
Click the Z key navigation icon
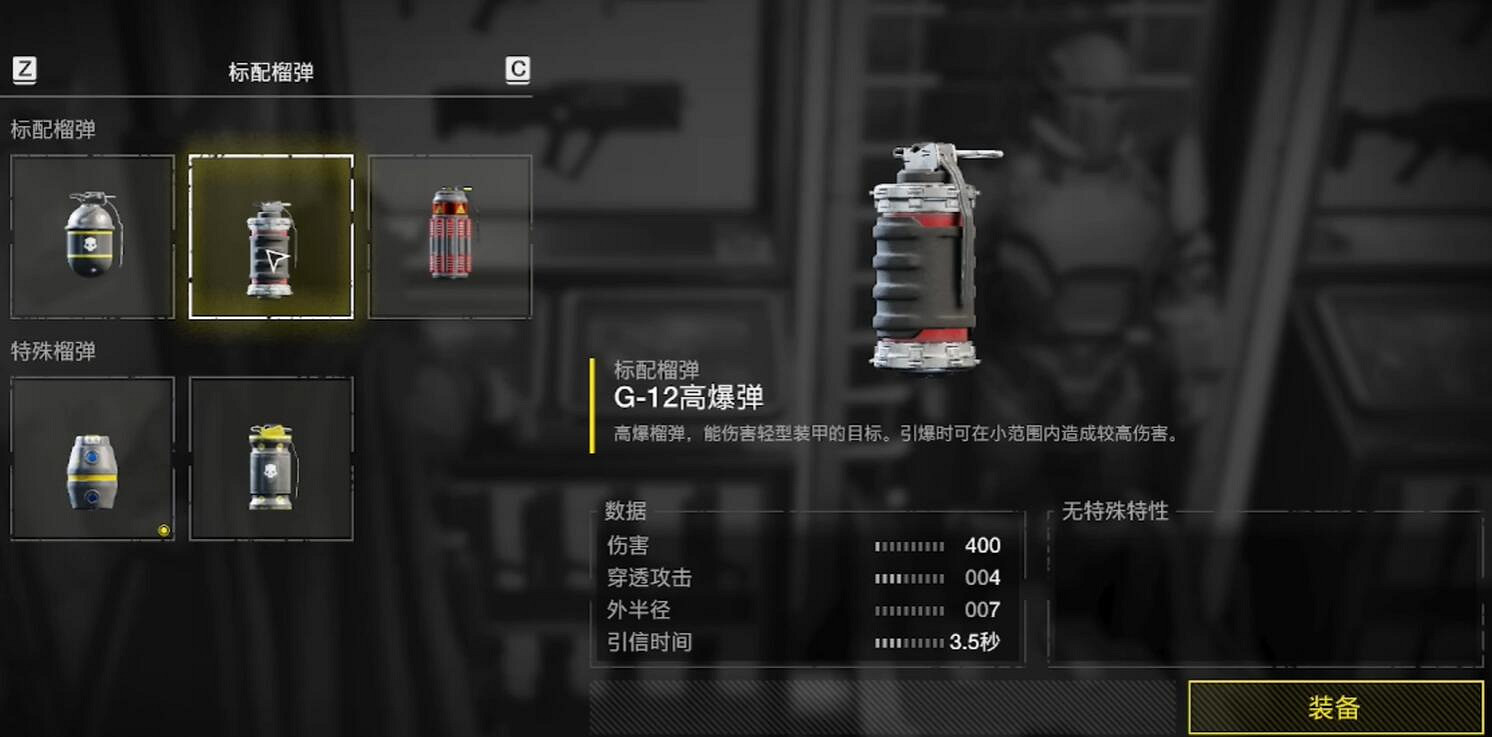[24, 70]
